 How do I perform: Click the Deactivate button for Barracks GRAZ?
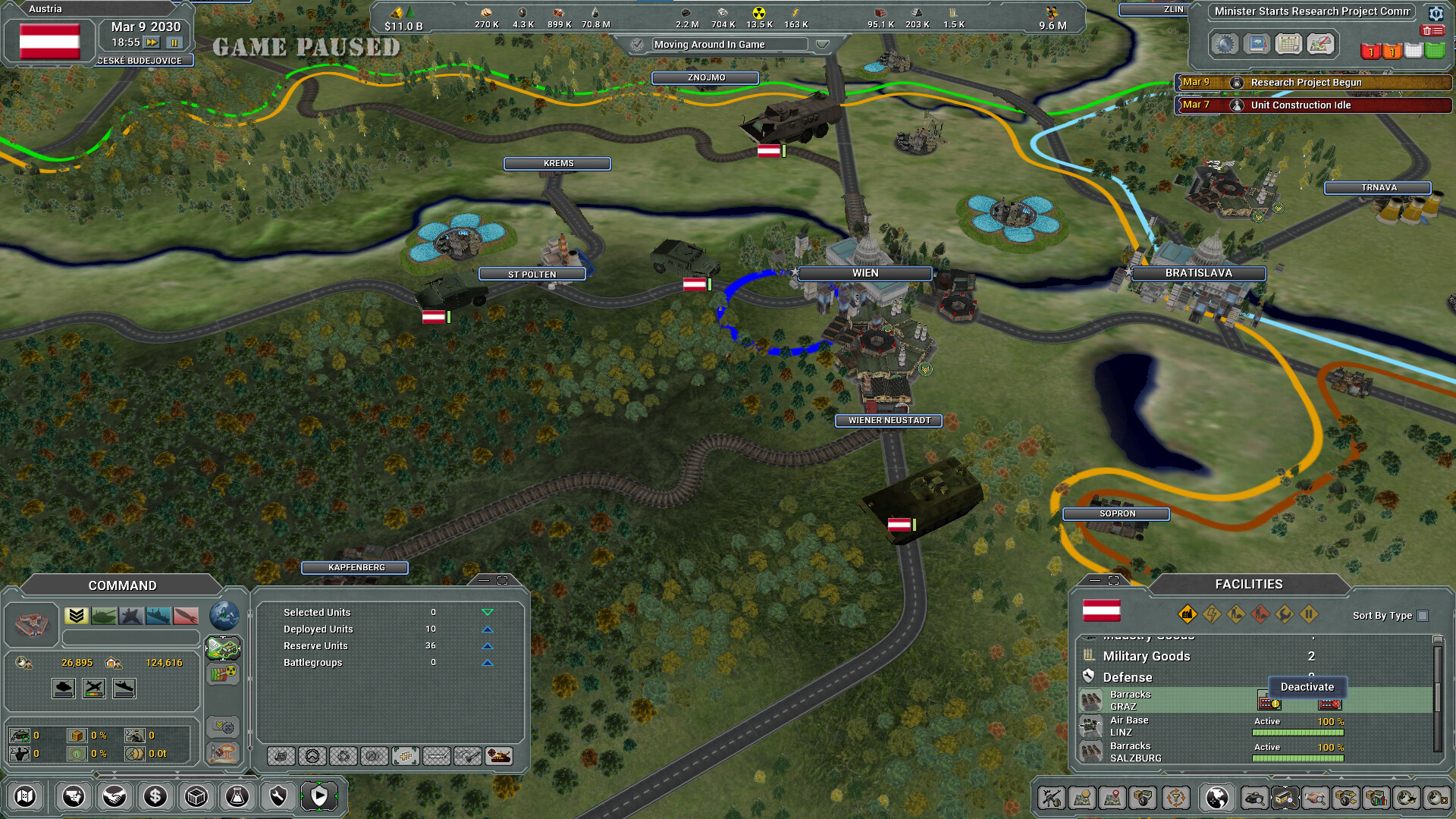pyautogui.click(x=1307, y=687)
